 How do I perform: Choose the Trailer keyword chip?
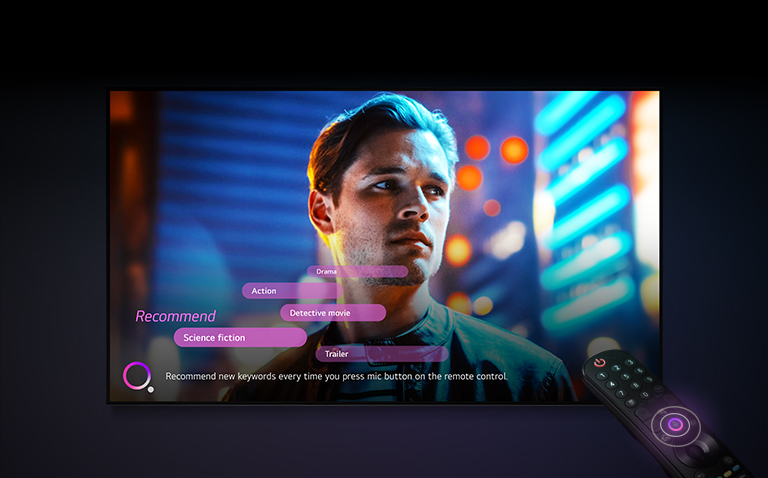click(x=380, y=354)
